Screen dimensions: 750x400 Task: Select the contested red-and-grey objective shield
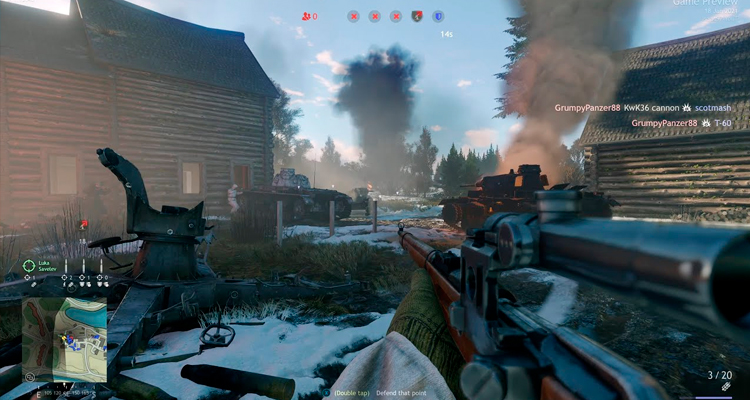[417, 16]
